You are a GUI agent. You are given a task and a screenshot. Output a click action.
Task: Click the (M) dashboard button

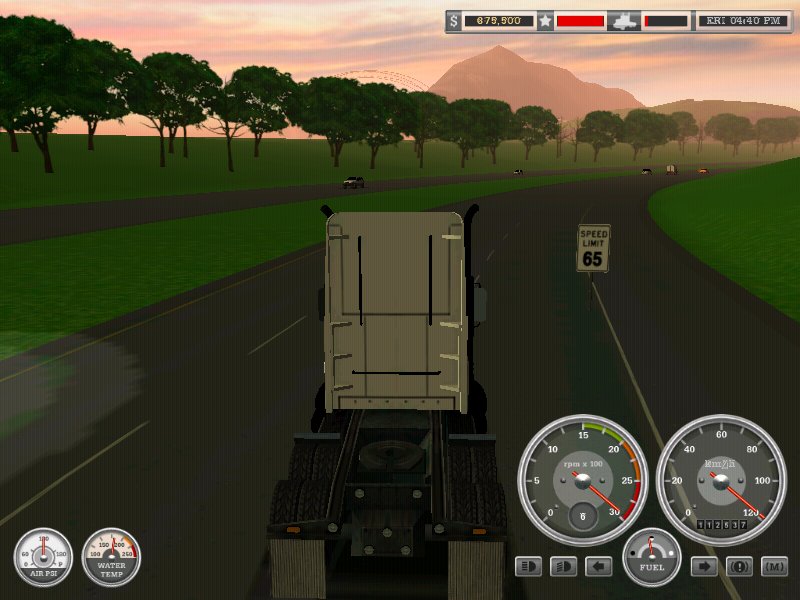click(x=774, y=567)
